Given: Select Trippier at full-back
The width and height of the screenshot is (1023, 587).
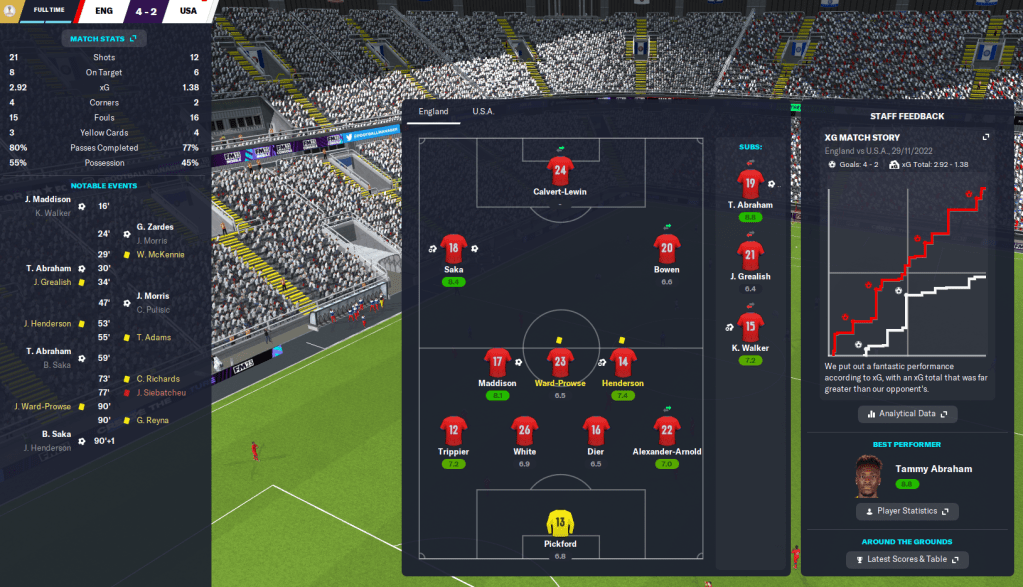Looking at the screenshot, I should 454,432.
